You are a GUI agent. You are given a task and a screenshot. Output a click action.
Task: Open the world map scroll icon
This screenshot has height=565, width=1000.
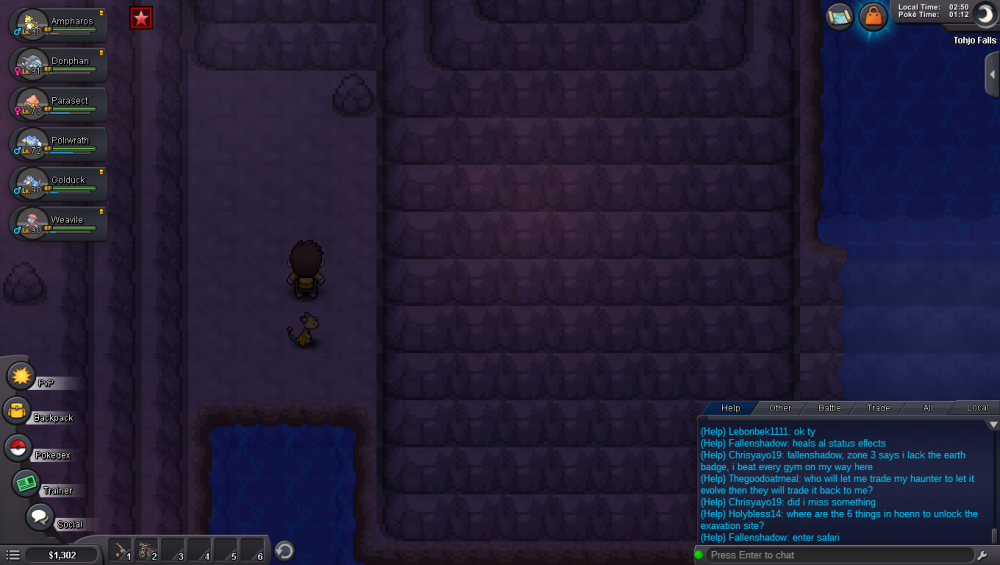(839, 16)
